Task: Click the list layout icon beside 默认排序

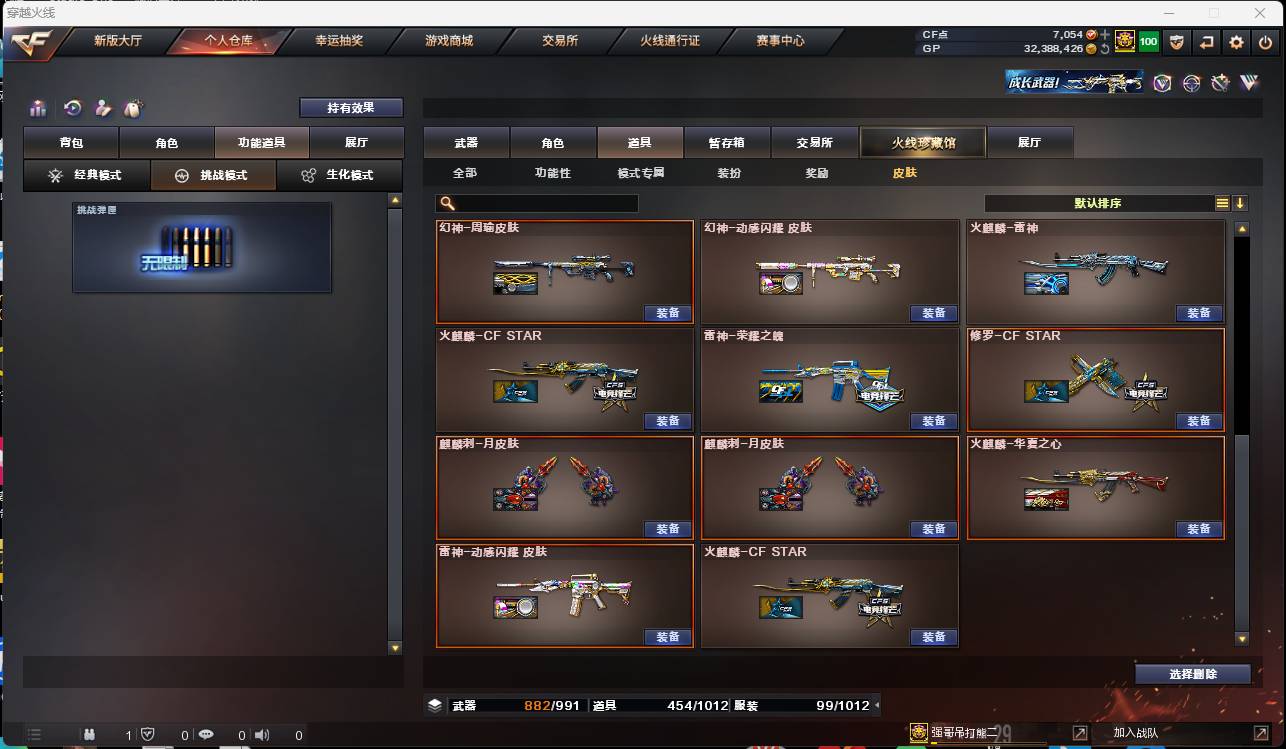Action: pos(1222,202)
